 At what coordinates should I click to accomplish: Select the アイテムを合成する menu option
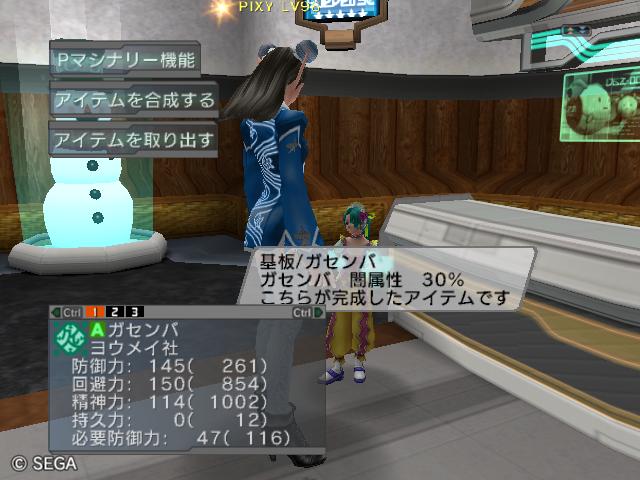tap(134, 99)
